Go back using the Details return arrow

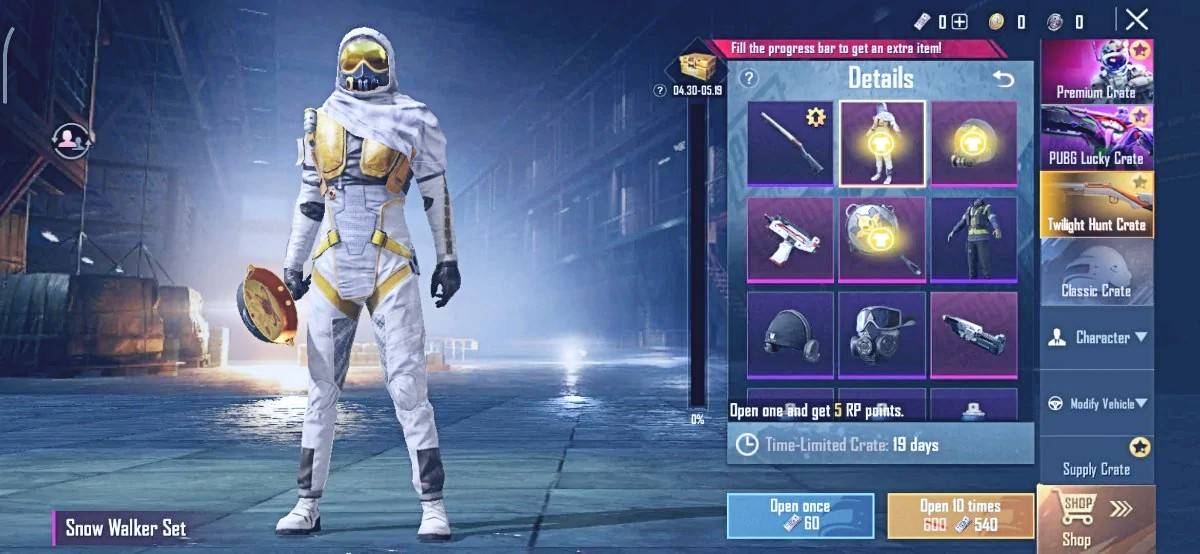click(1002, 78)
